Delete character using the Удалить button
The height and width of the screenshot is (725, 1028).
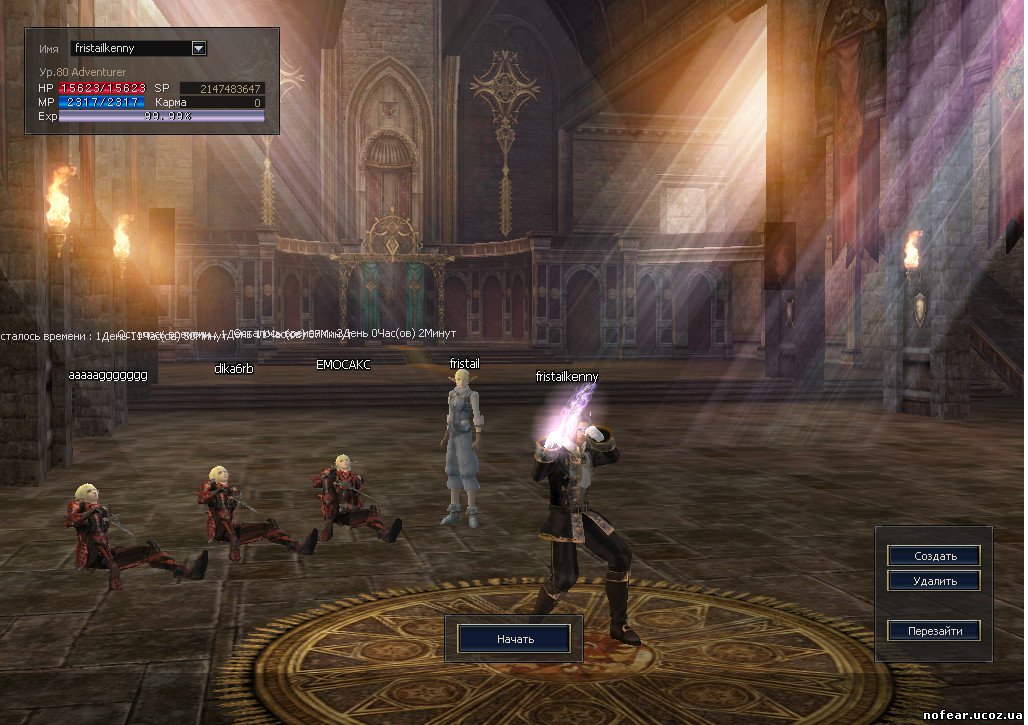(x=934, y=581)
